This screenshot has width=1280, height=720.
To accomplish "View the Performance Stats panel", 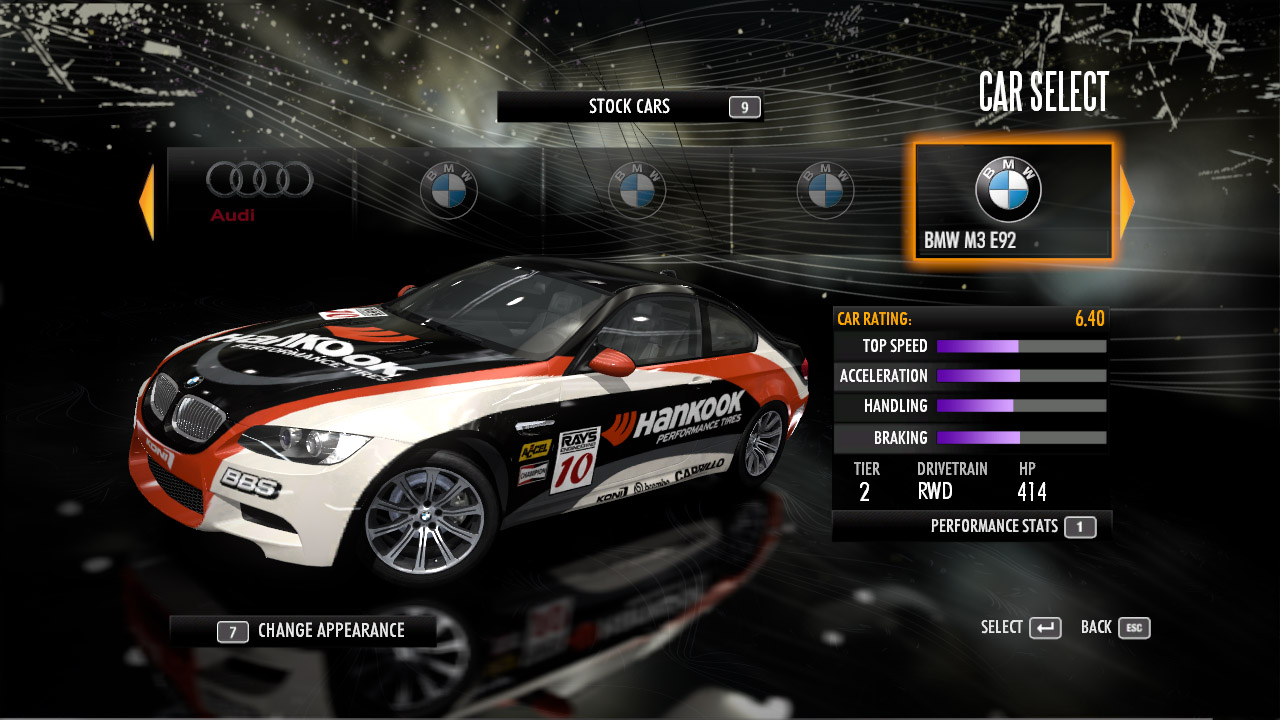I will pyautogui.click(x=1012, y=526).
